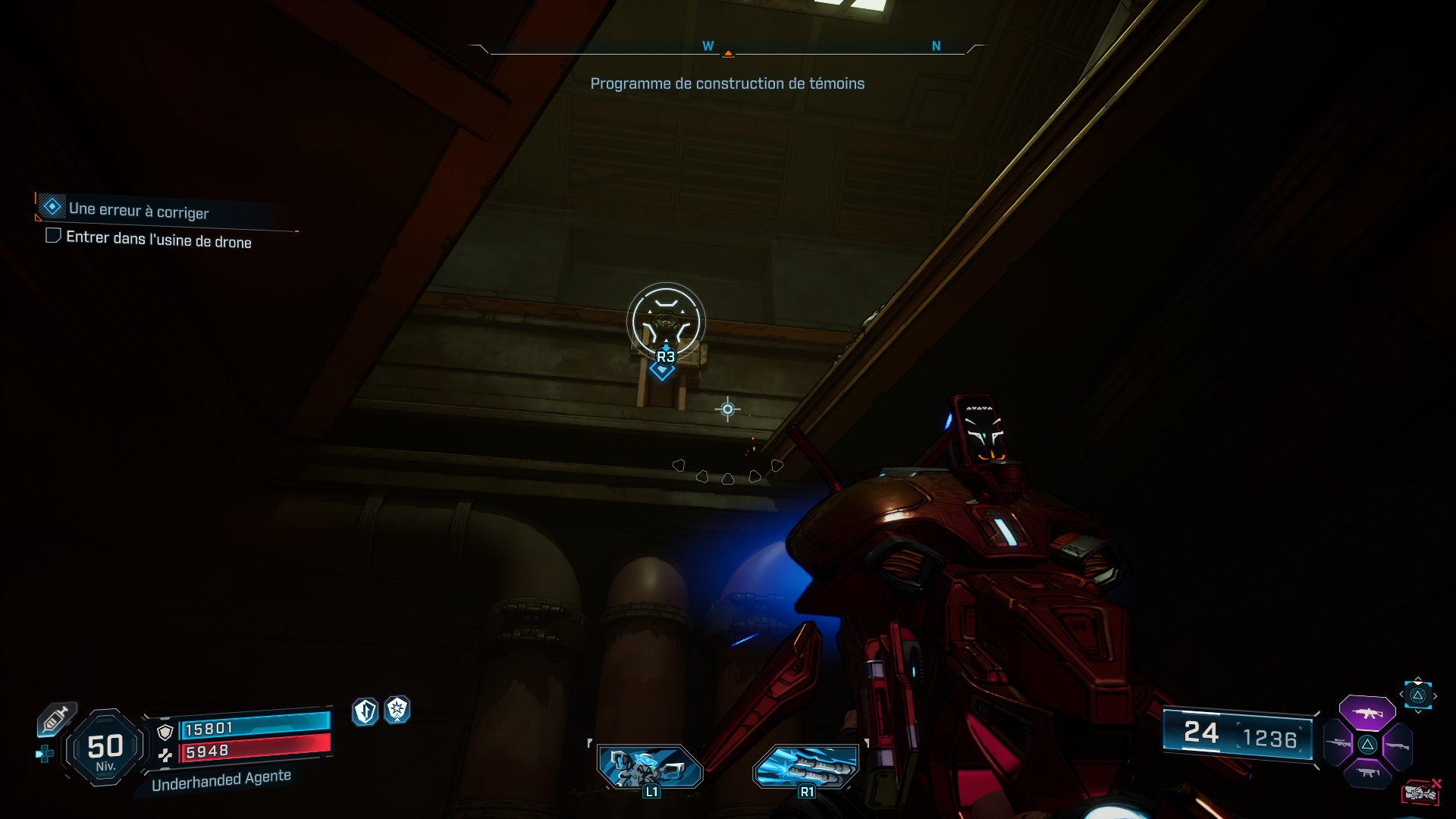The width and height of the screenshot is (1456, 819).
Task: Click the right chevron beside the swap icon
Action: click(1435, 695)
